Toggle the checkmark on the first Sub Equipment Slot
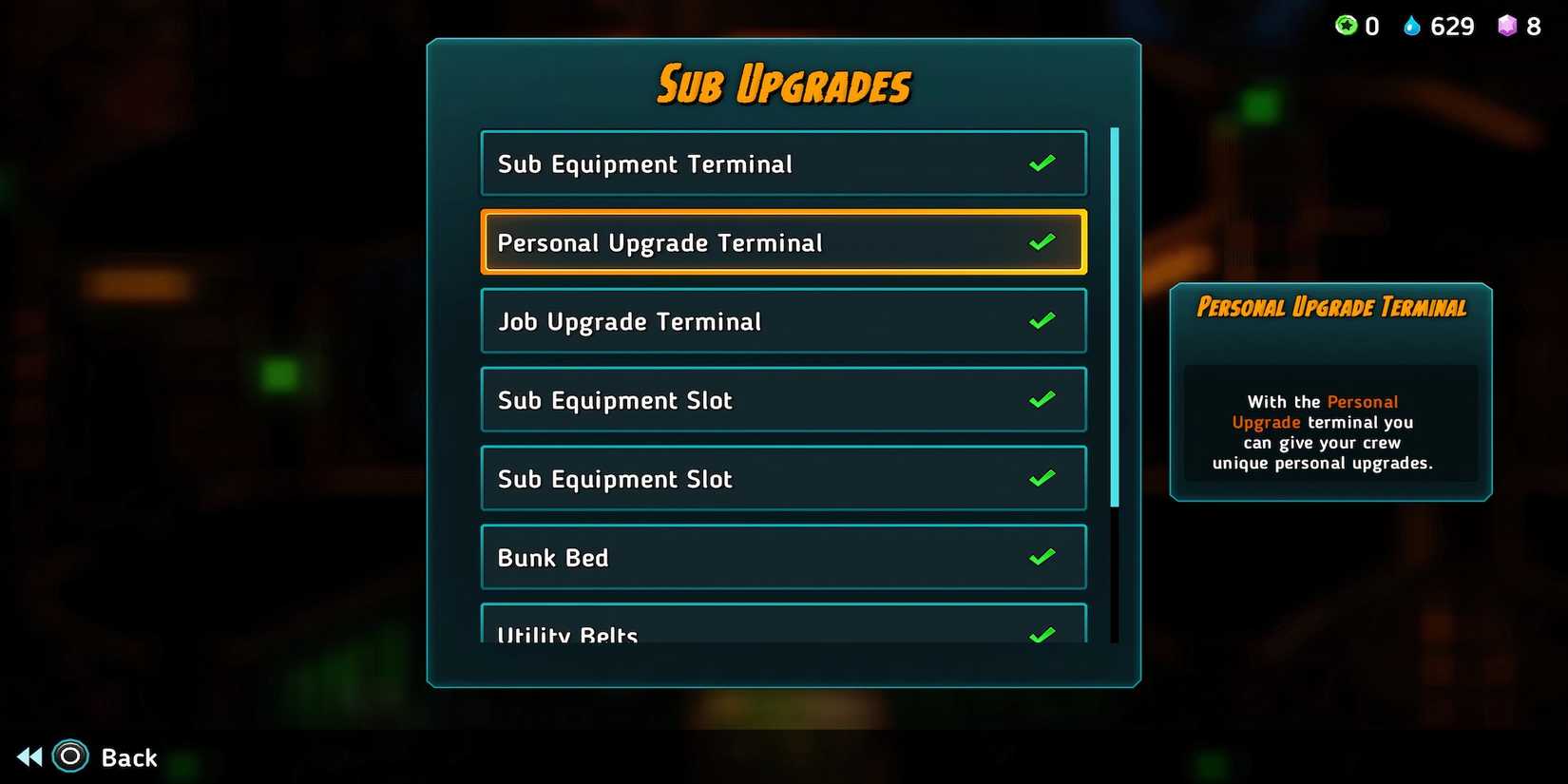 click(x=1042, y=399)
